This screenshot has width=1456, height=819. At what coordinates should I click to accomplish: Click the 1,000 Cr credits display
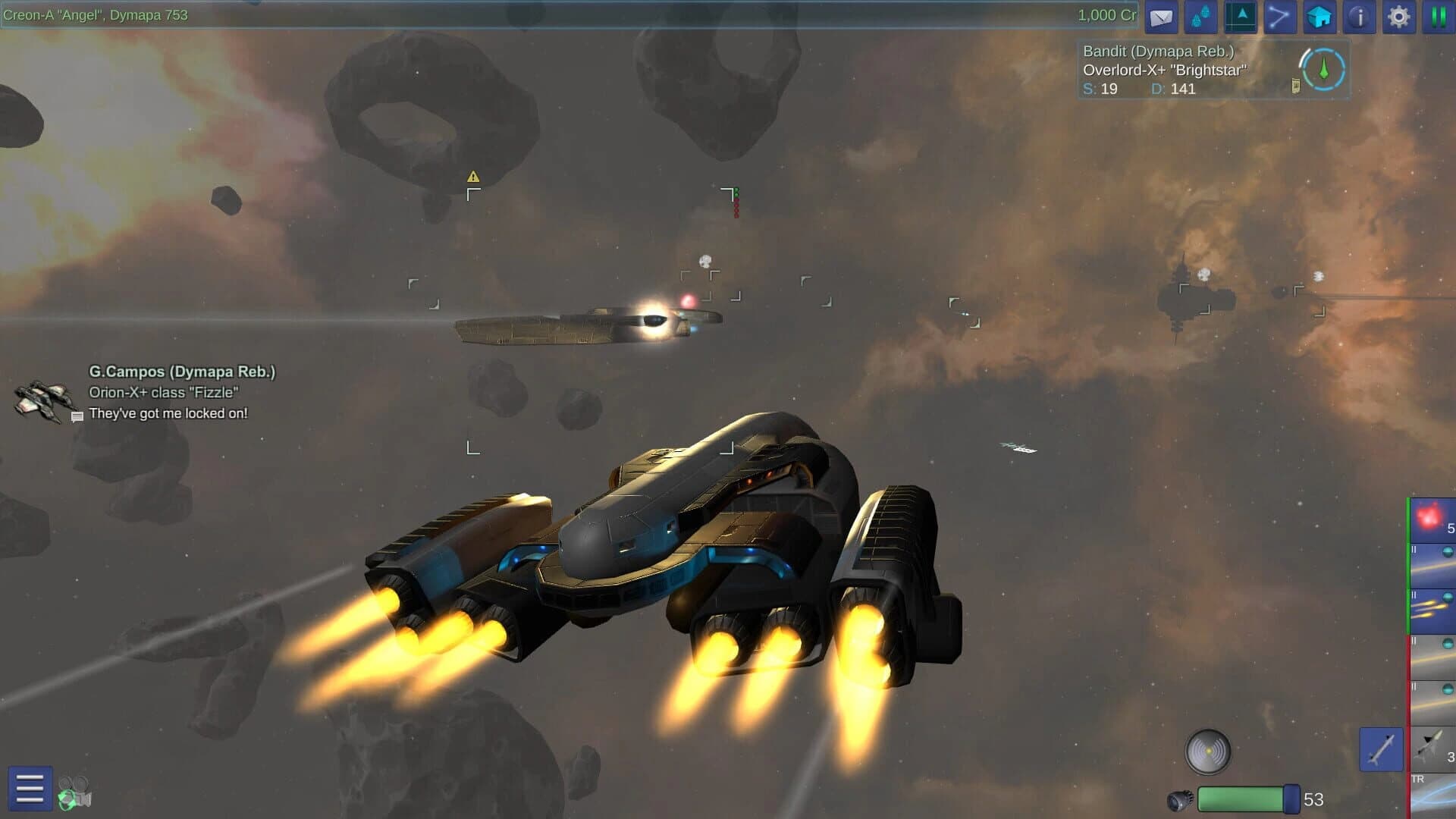(x=1106, y=14)
